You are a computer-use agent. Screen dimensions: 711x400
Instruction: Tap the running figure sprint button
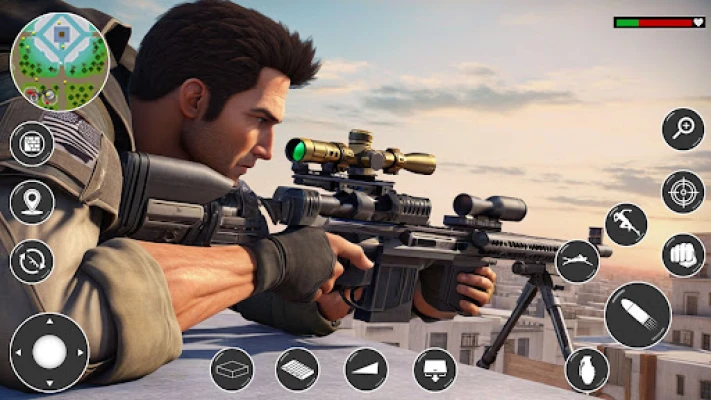tap(626, 224)
